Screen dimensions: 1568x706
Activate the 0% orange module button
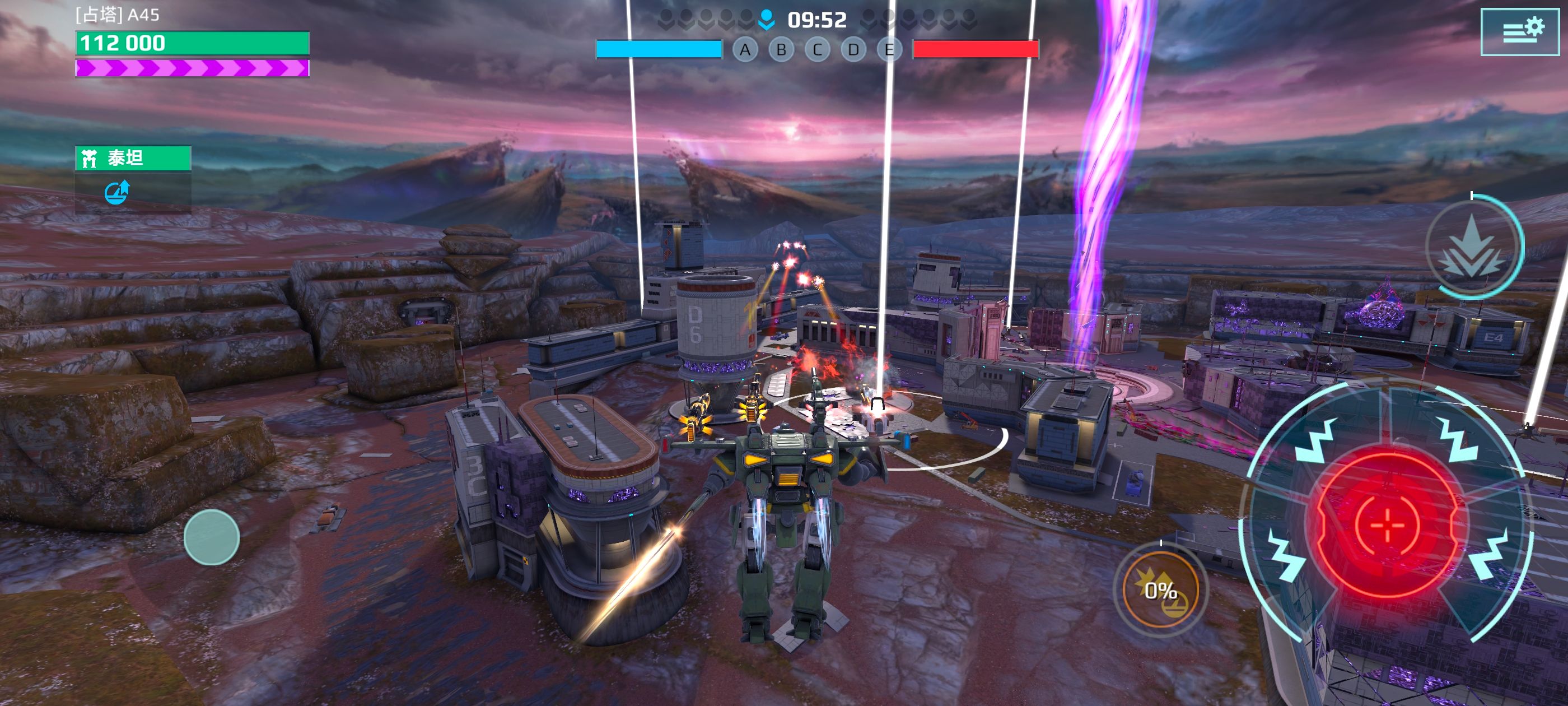(1160, 589)
